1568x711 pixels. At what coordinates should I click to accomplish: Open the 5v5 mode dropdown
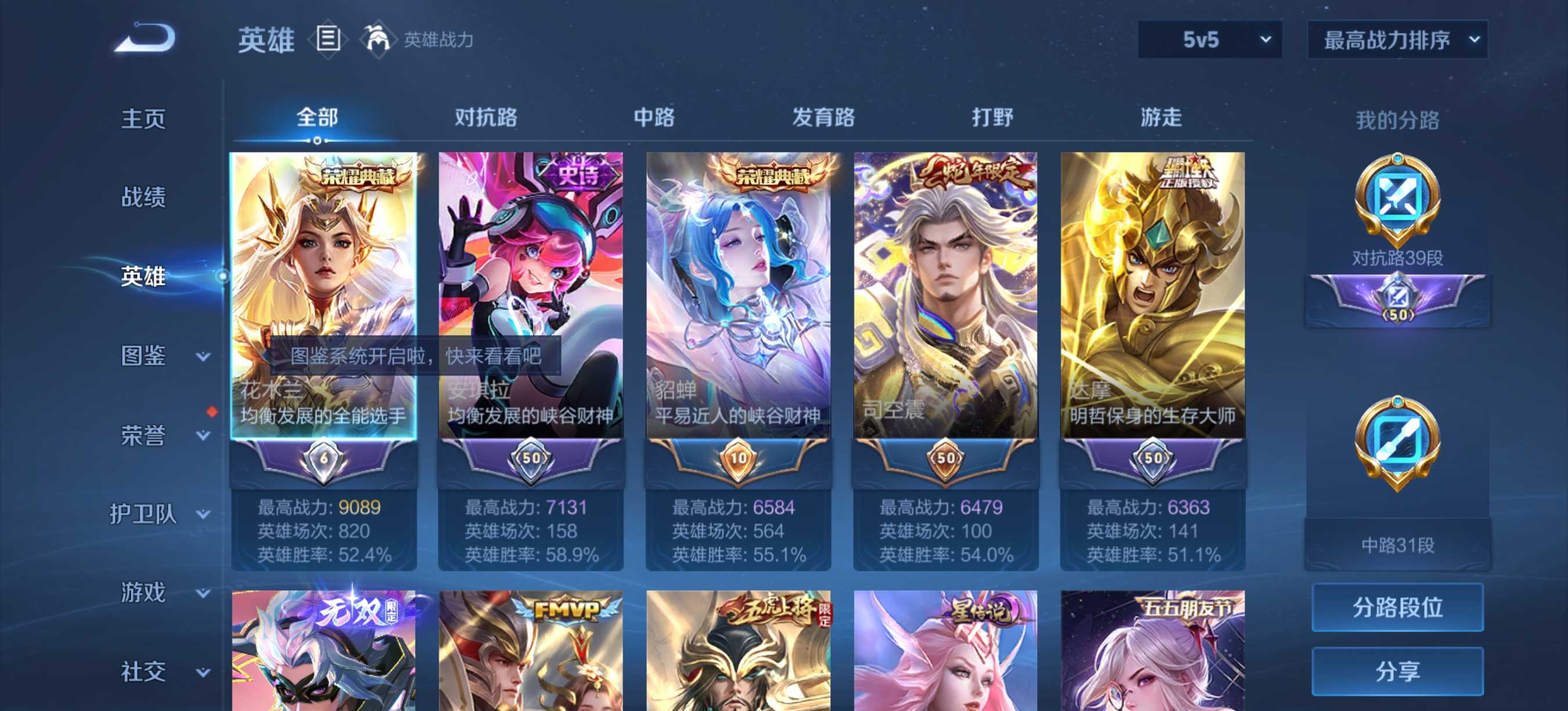pyautogui.click(x=1210, y=40)
